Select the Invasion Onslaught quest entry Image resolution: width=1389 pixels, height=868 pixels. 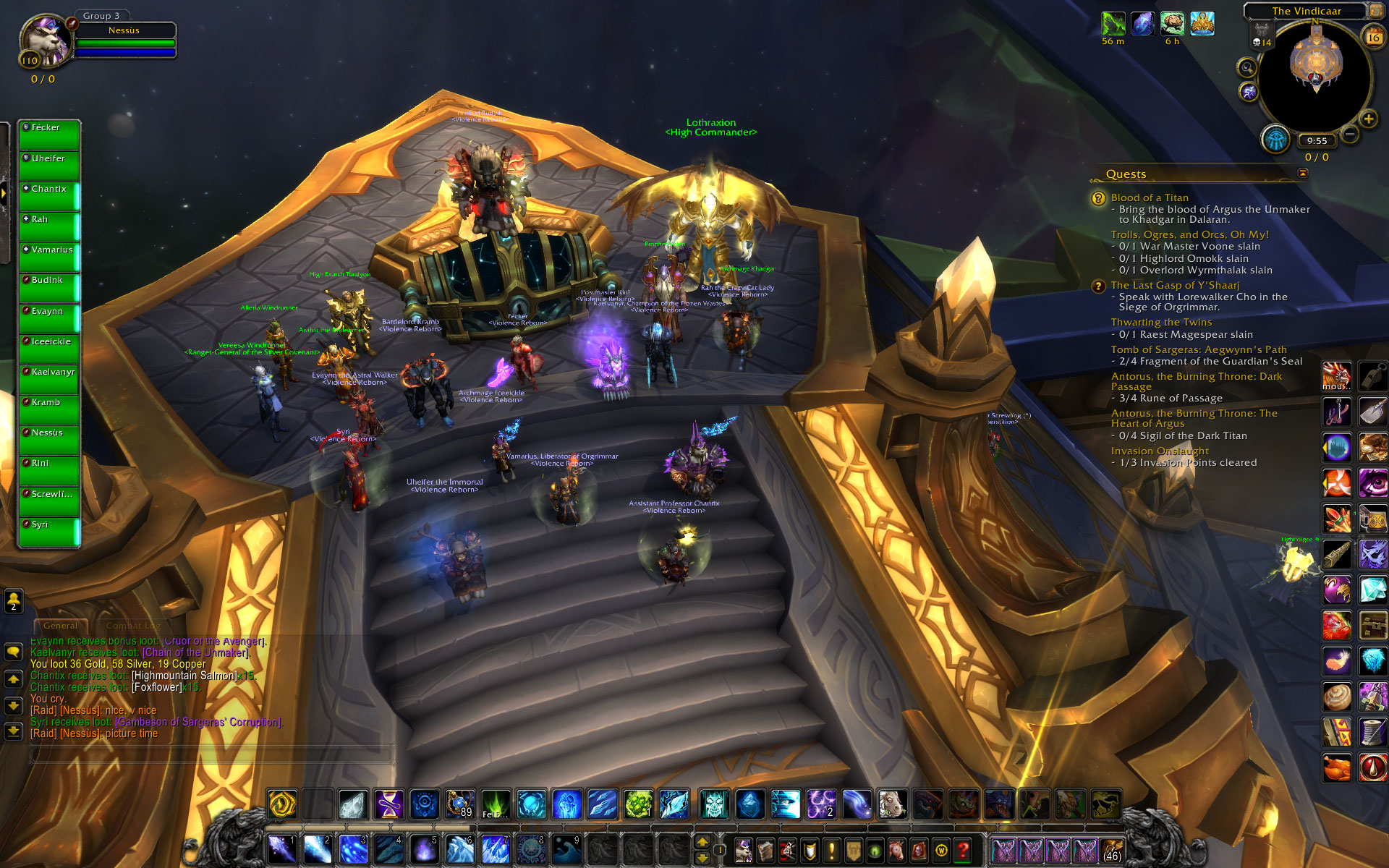1159,451
